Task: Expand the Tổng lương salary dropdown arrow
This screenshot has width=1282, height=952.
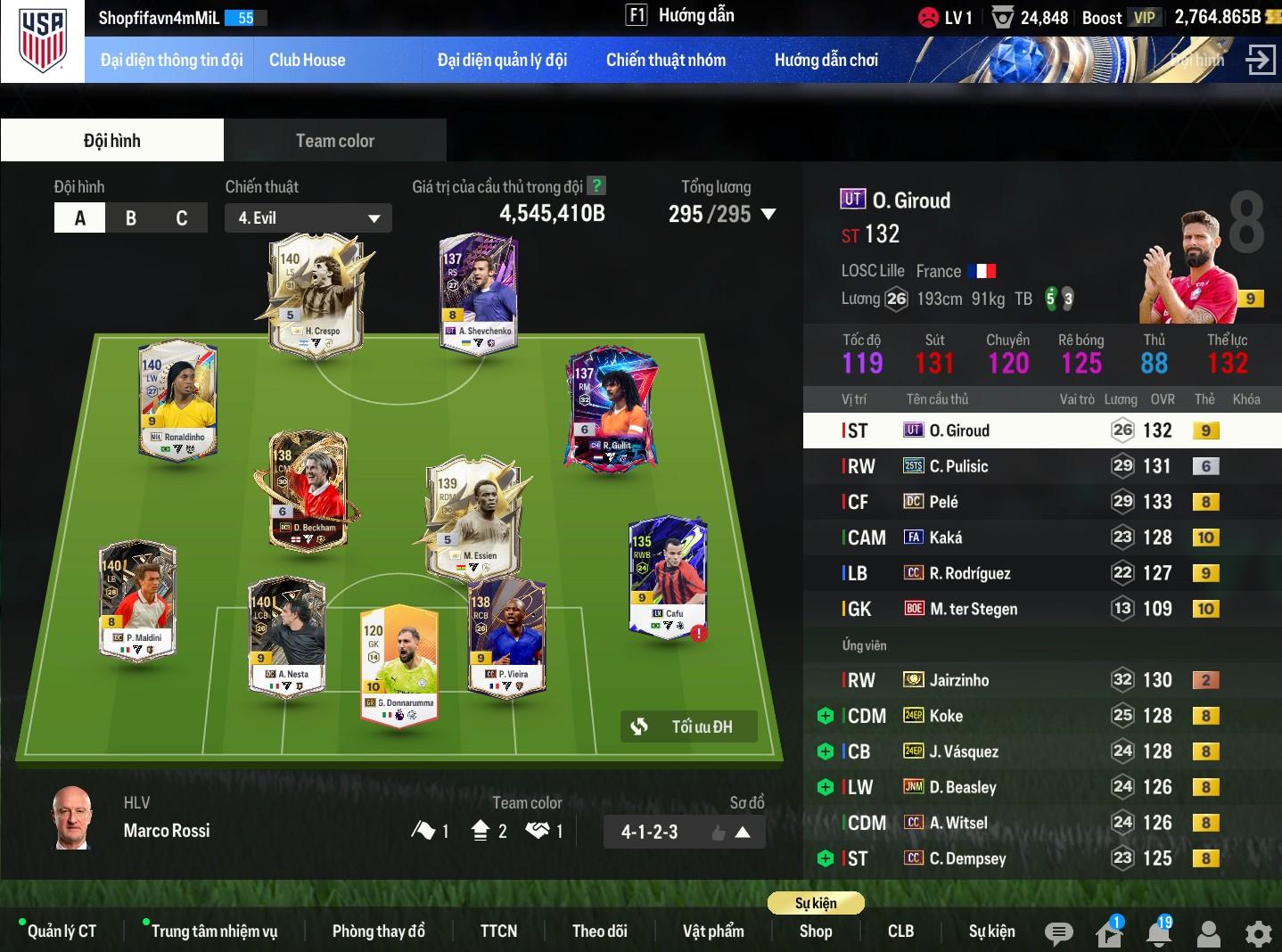Action: [x=768, y=214]
